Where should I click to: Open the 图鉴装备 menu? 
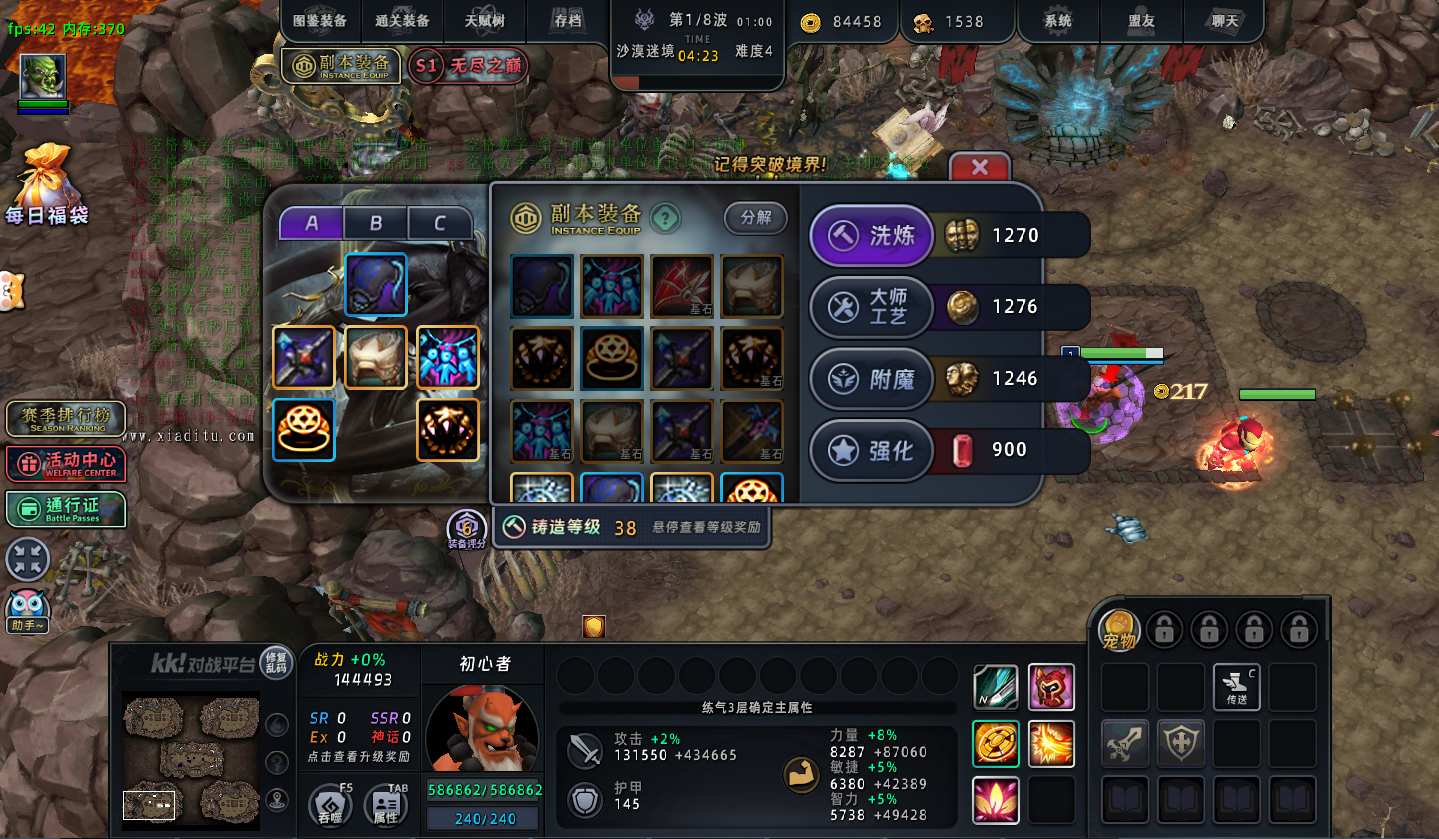tap(320, 21)
